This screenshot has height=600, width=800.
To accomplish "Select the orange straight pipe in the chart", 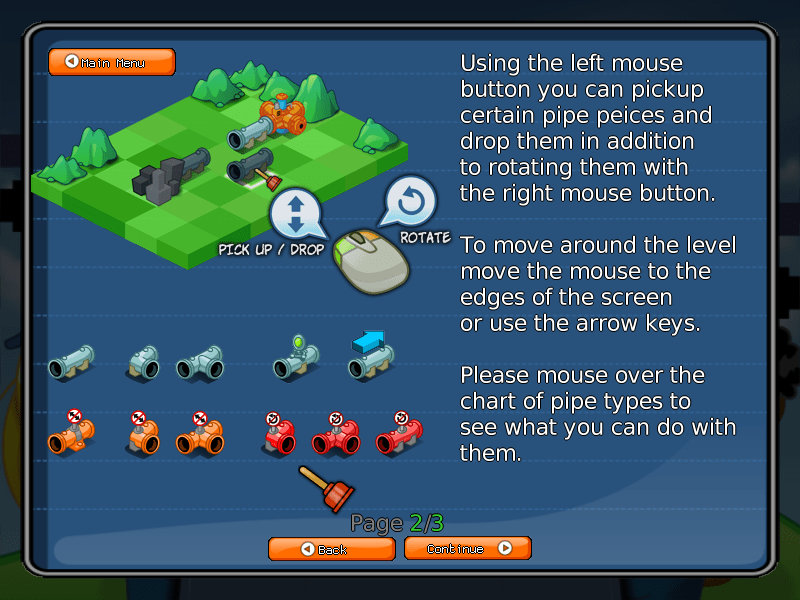I will click(x=71, y=435).
